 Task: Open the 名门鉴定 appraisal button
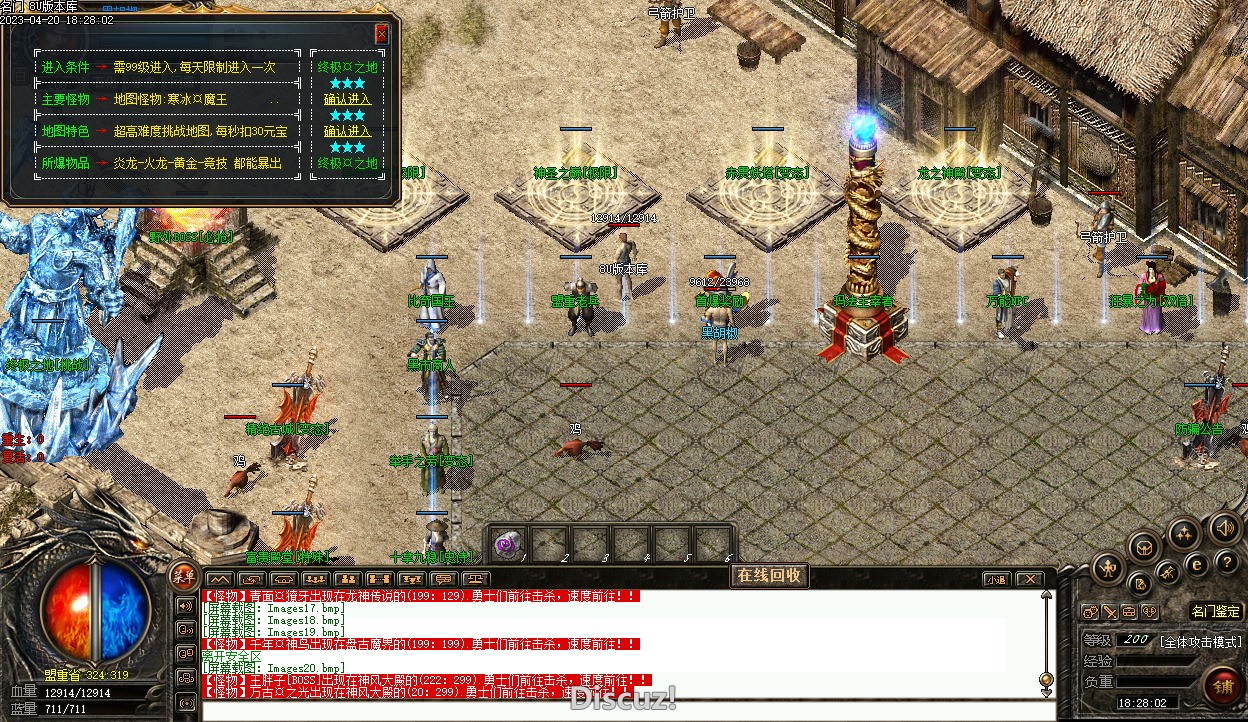click(x=1216, y=611)
